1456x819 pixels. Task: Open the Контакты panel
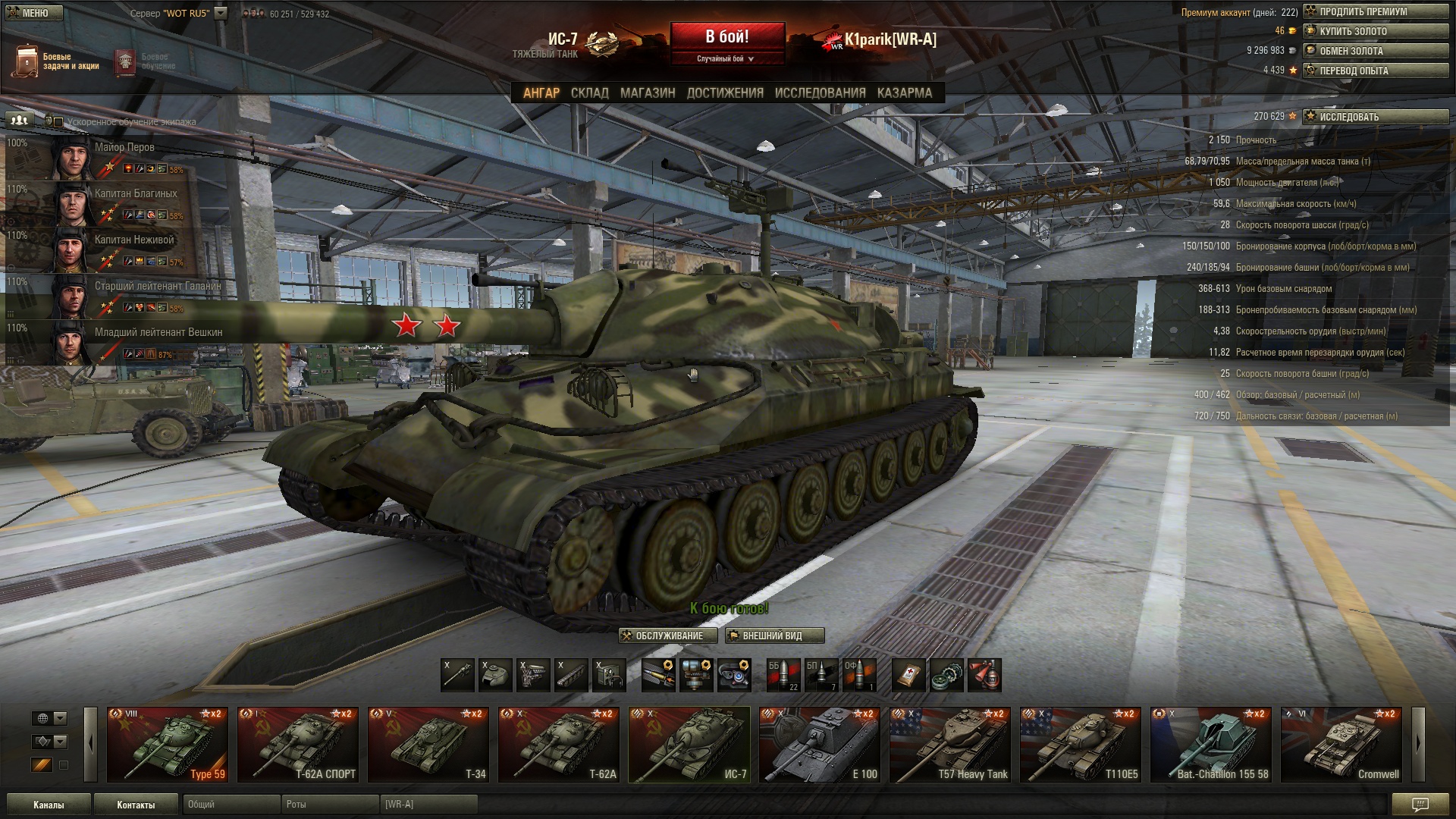[136, 805]
